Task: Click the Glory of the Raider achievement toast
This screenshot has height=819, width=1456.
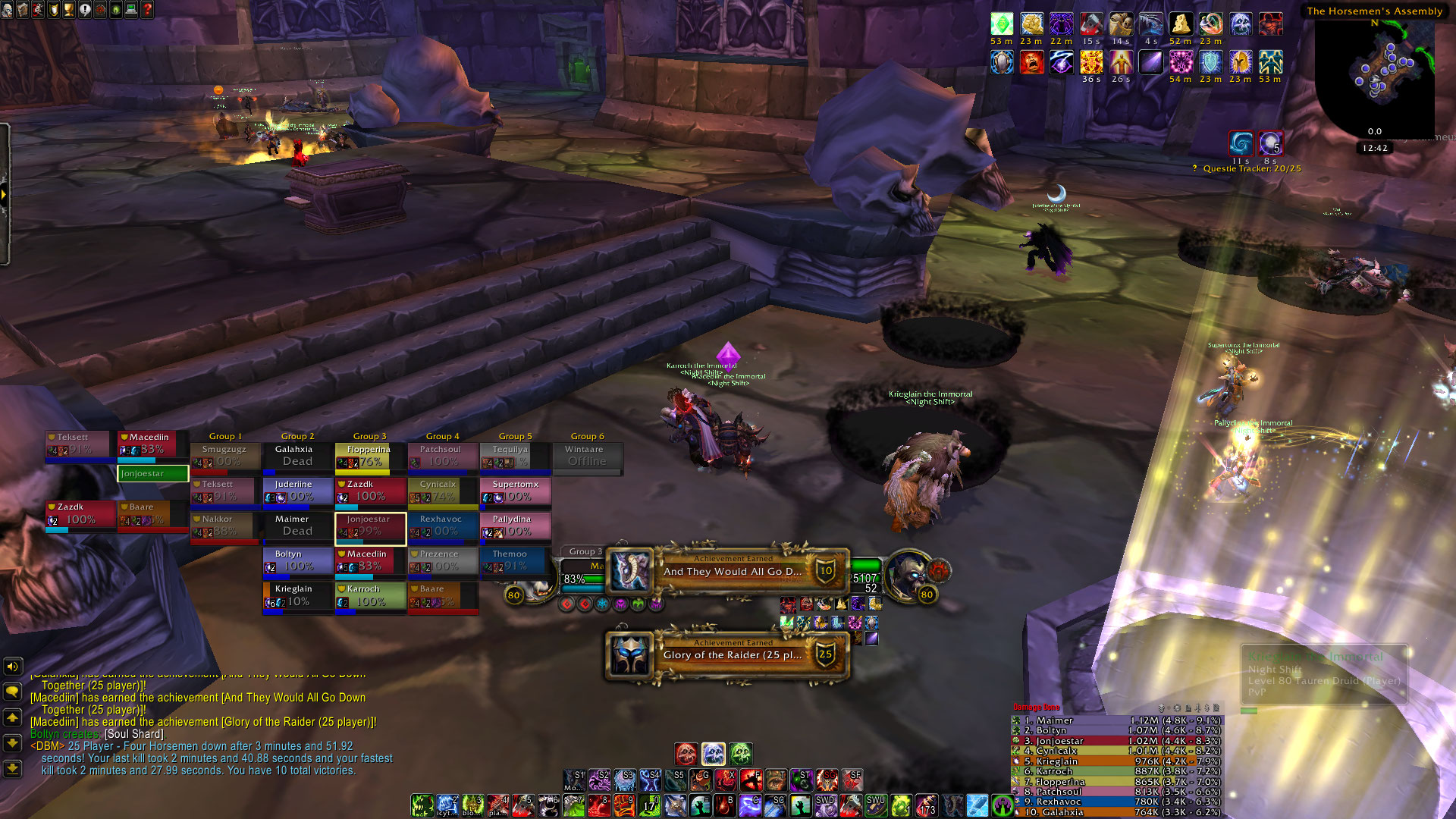Action: tap(728, 654)
